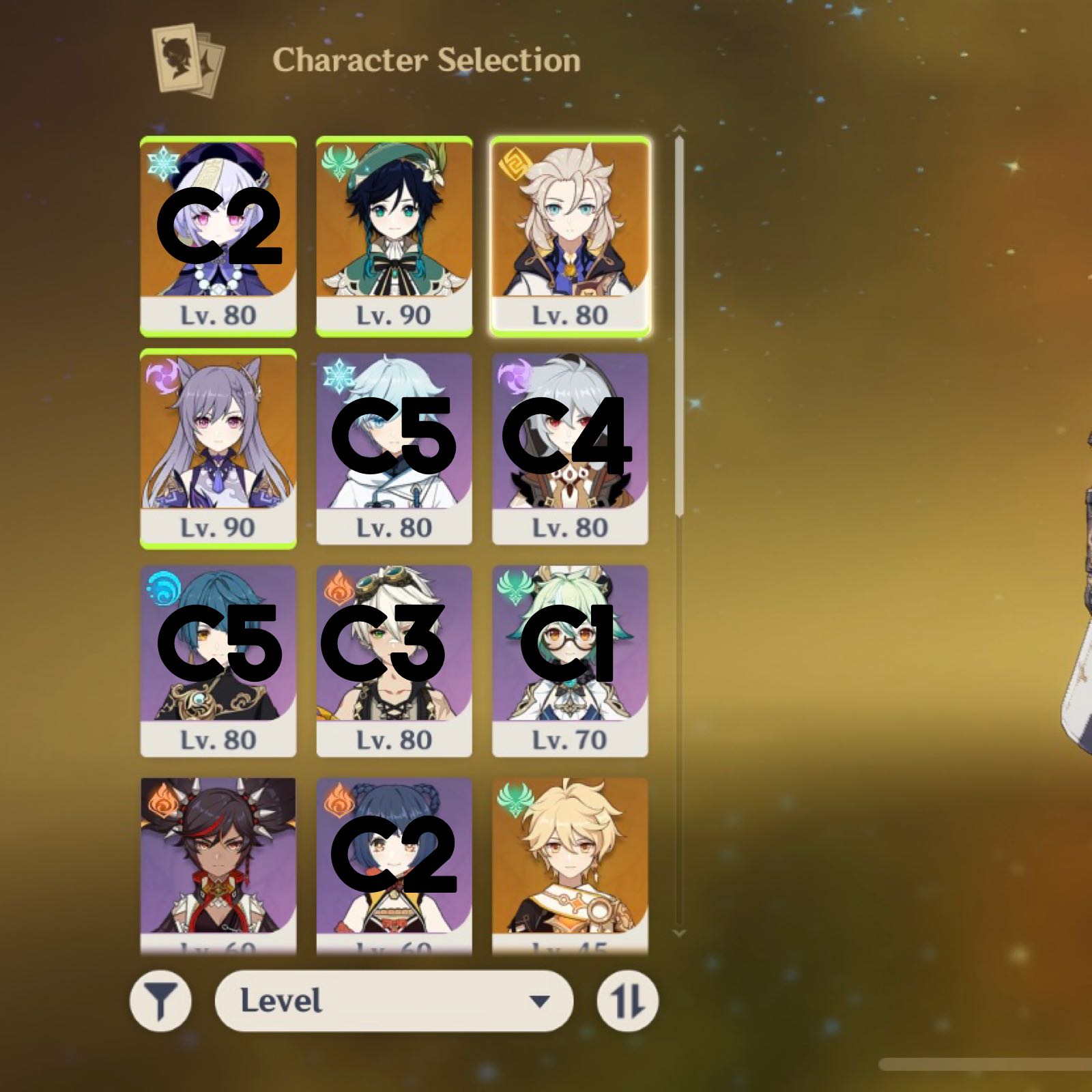Choose Razor, marked C4
This screenshot has height=1092, width=1092.
(x=570, y=448)
